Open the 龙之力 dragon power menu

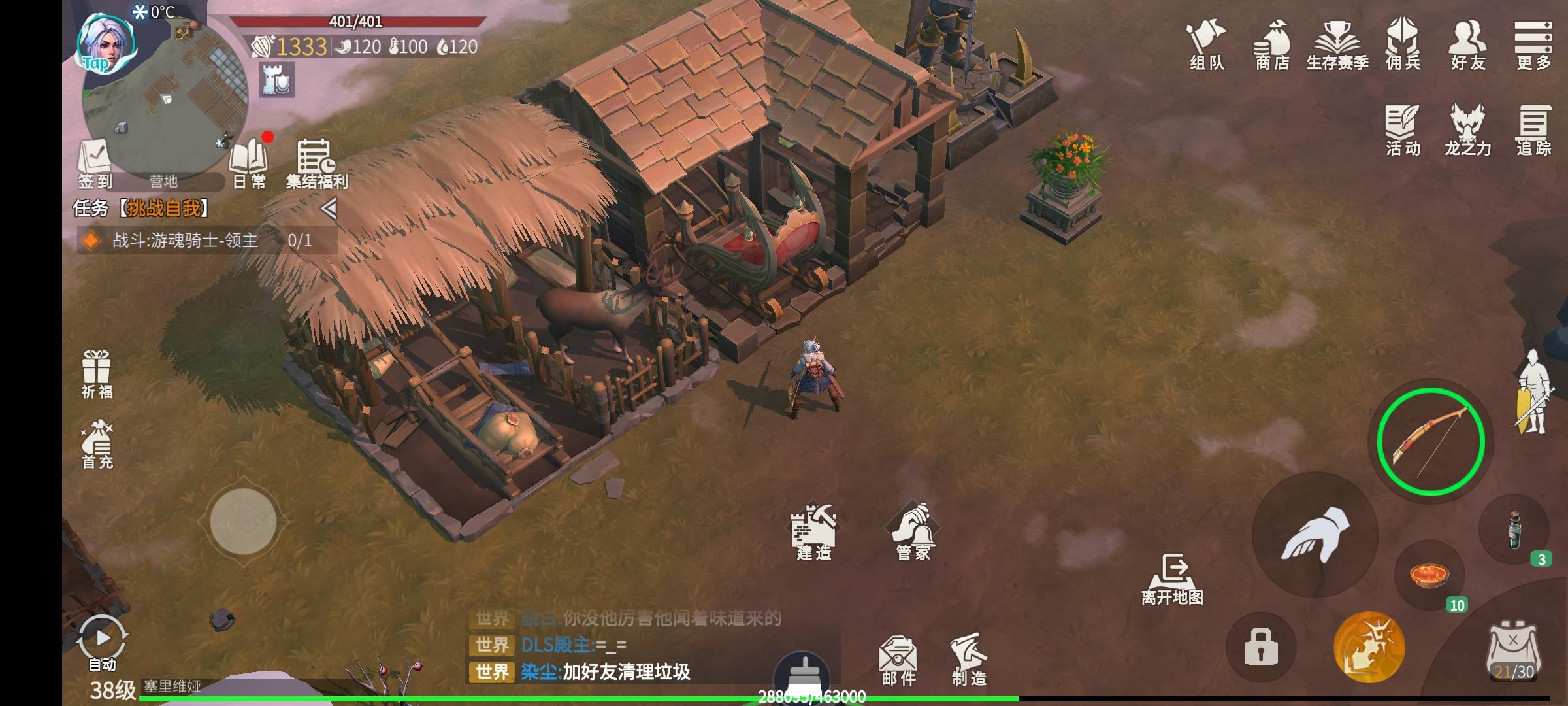(x=1467, y=130)
